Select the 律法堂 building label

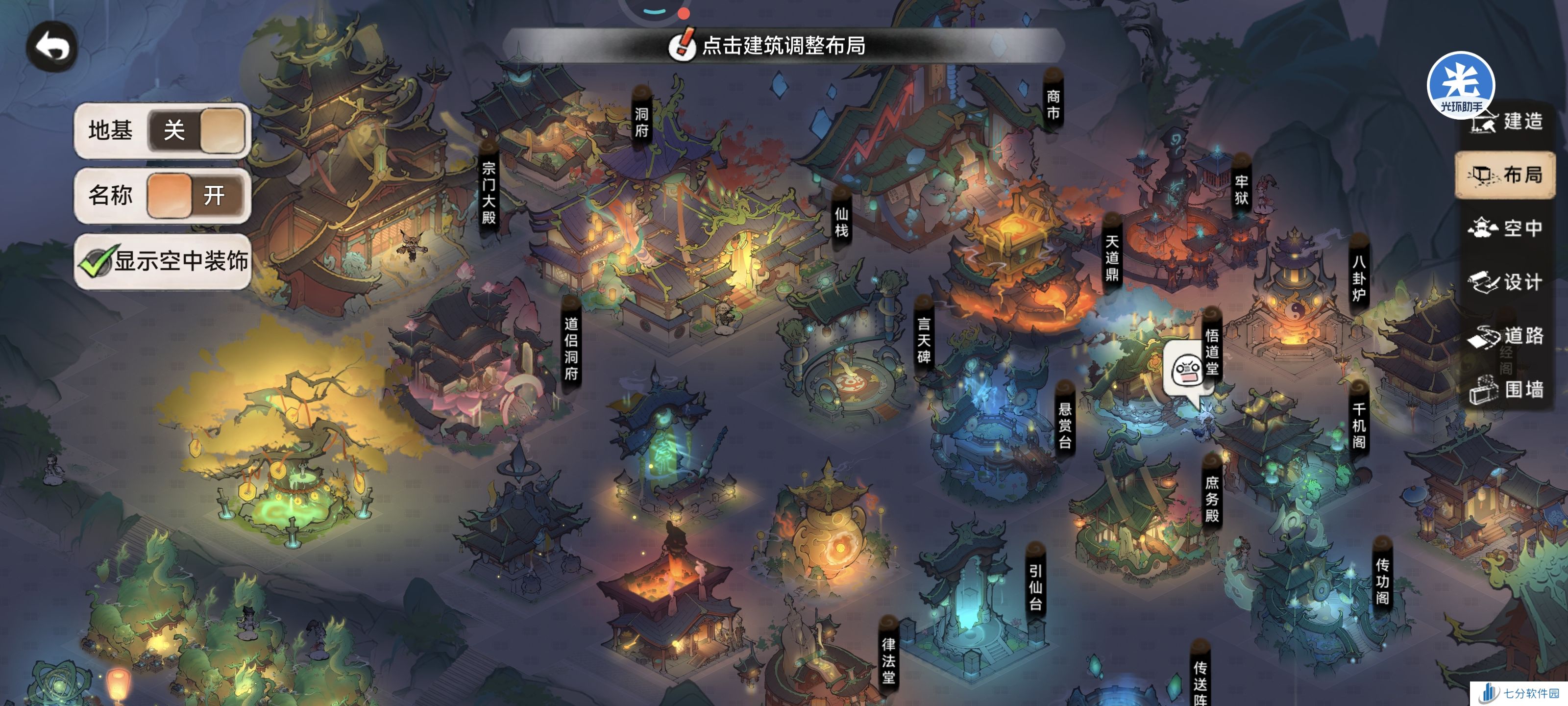(x=888, y=660)
